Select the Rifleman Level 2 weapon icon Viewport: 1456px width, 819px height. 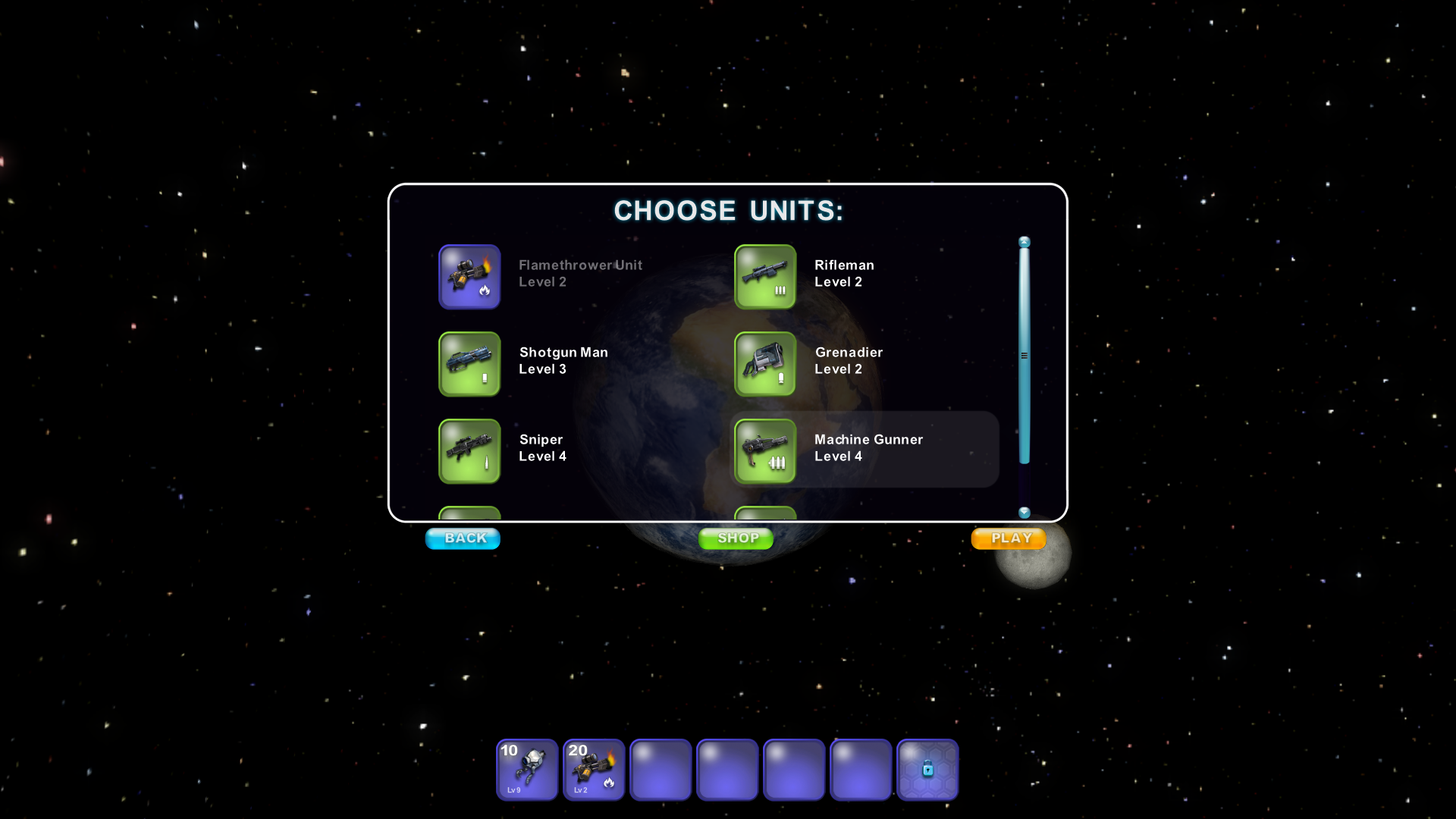[x=764, y=277]
